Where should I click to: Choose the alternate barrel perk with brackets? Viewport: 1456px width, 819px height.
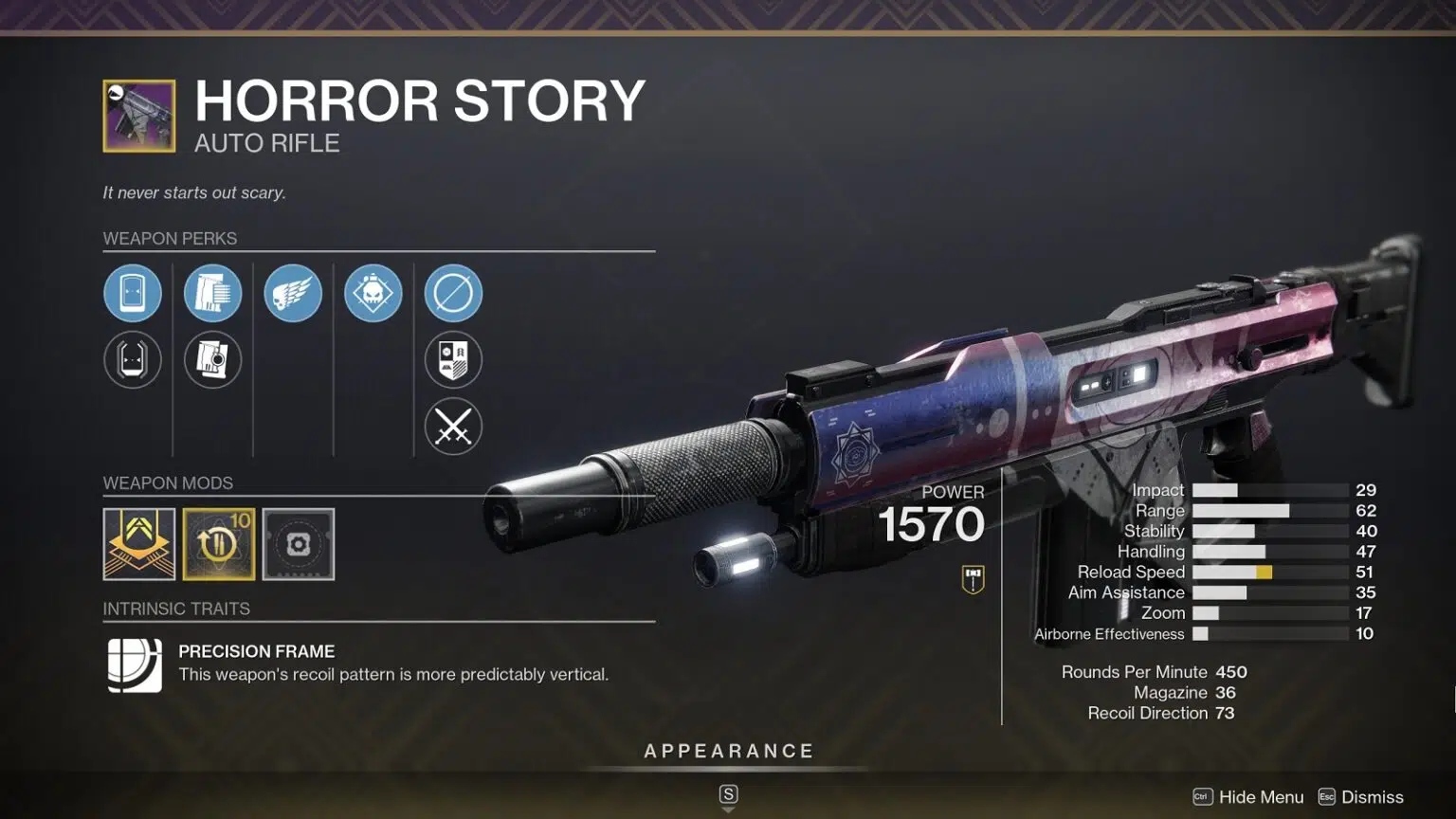tap(133, 359)
